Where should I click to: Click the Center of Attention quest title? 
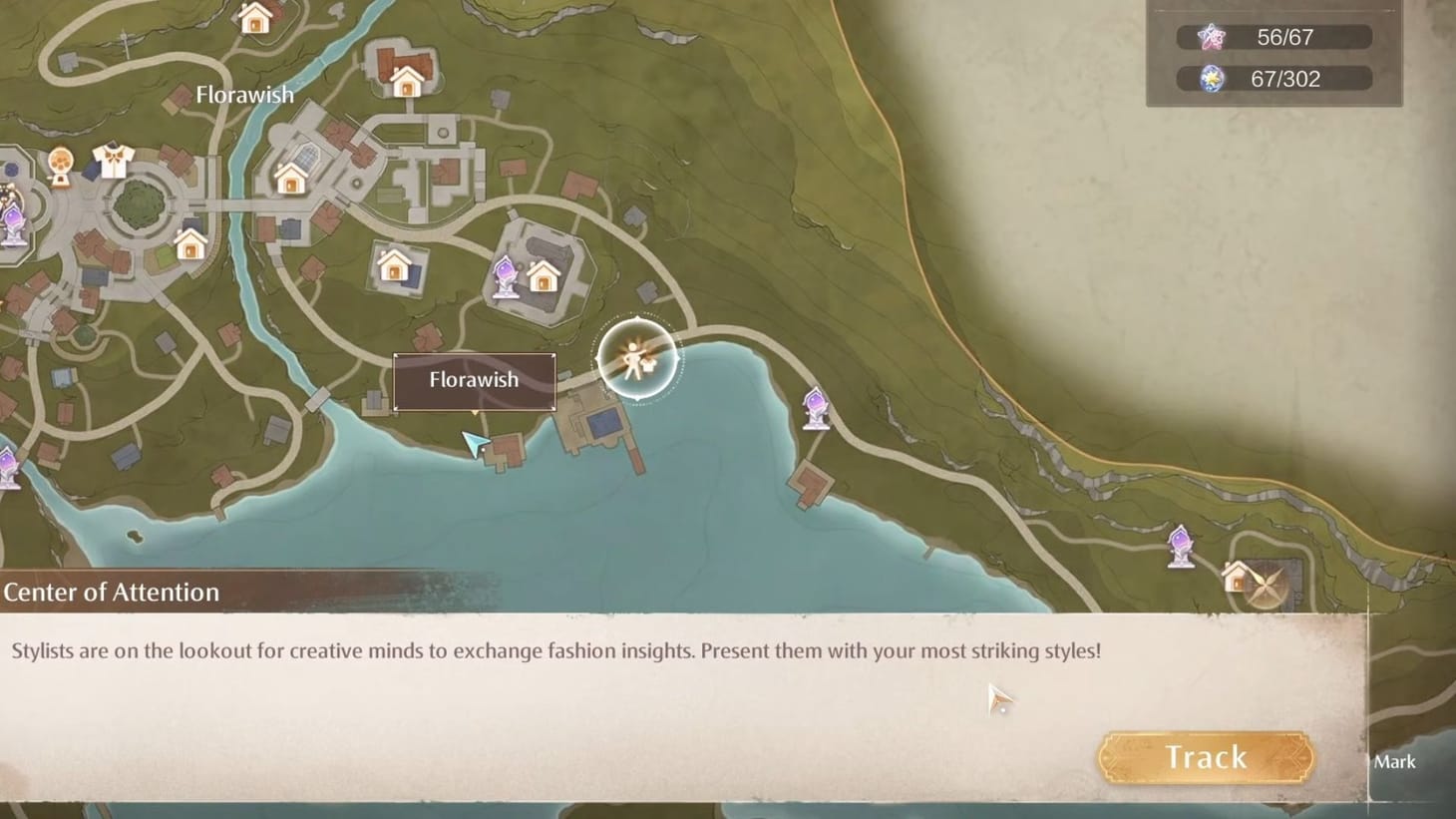click(x=112, y=592)
